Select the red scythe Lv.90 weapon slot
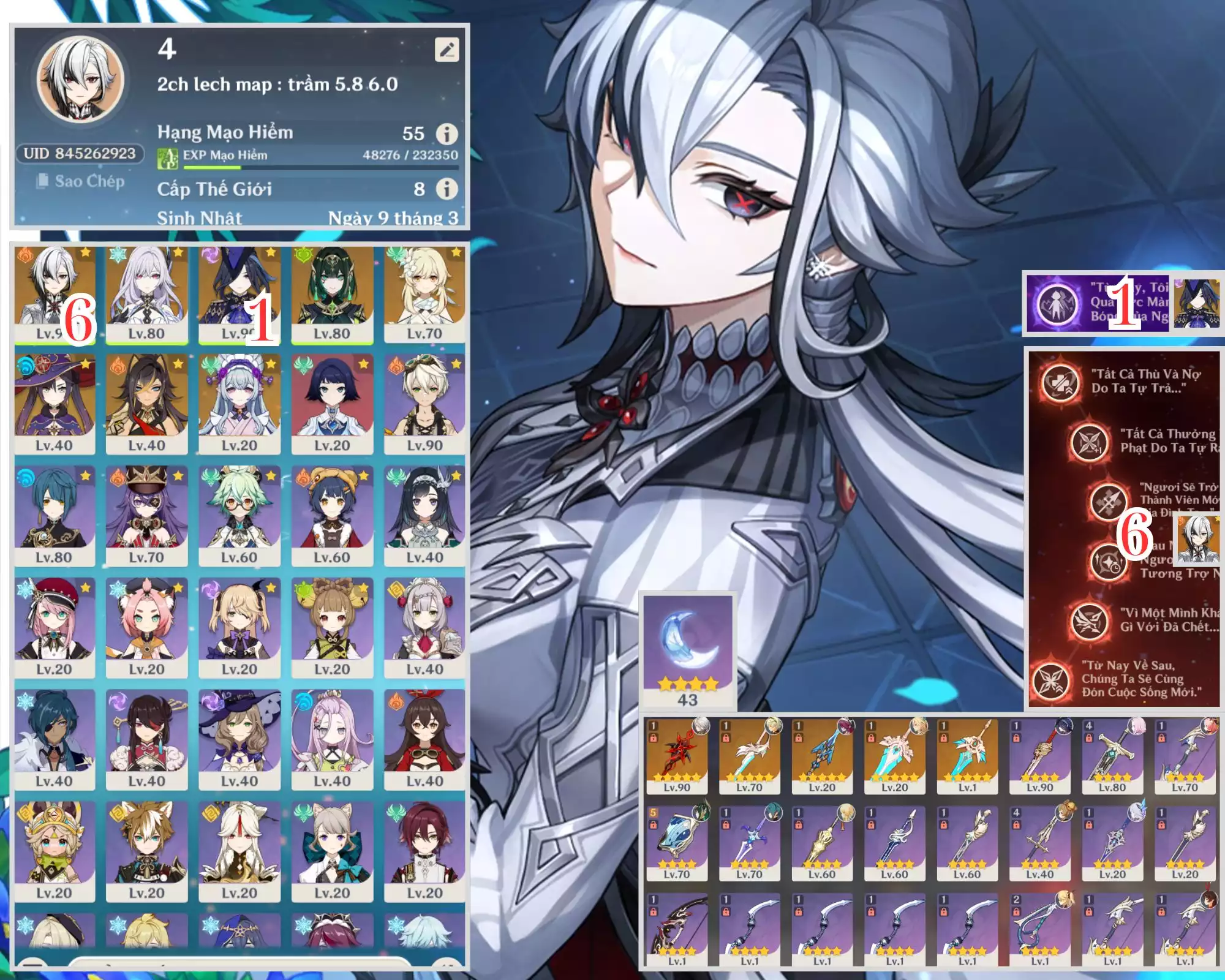Screen dimensions: 1225x980 pos(677,756)
